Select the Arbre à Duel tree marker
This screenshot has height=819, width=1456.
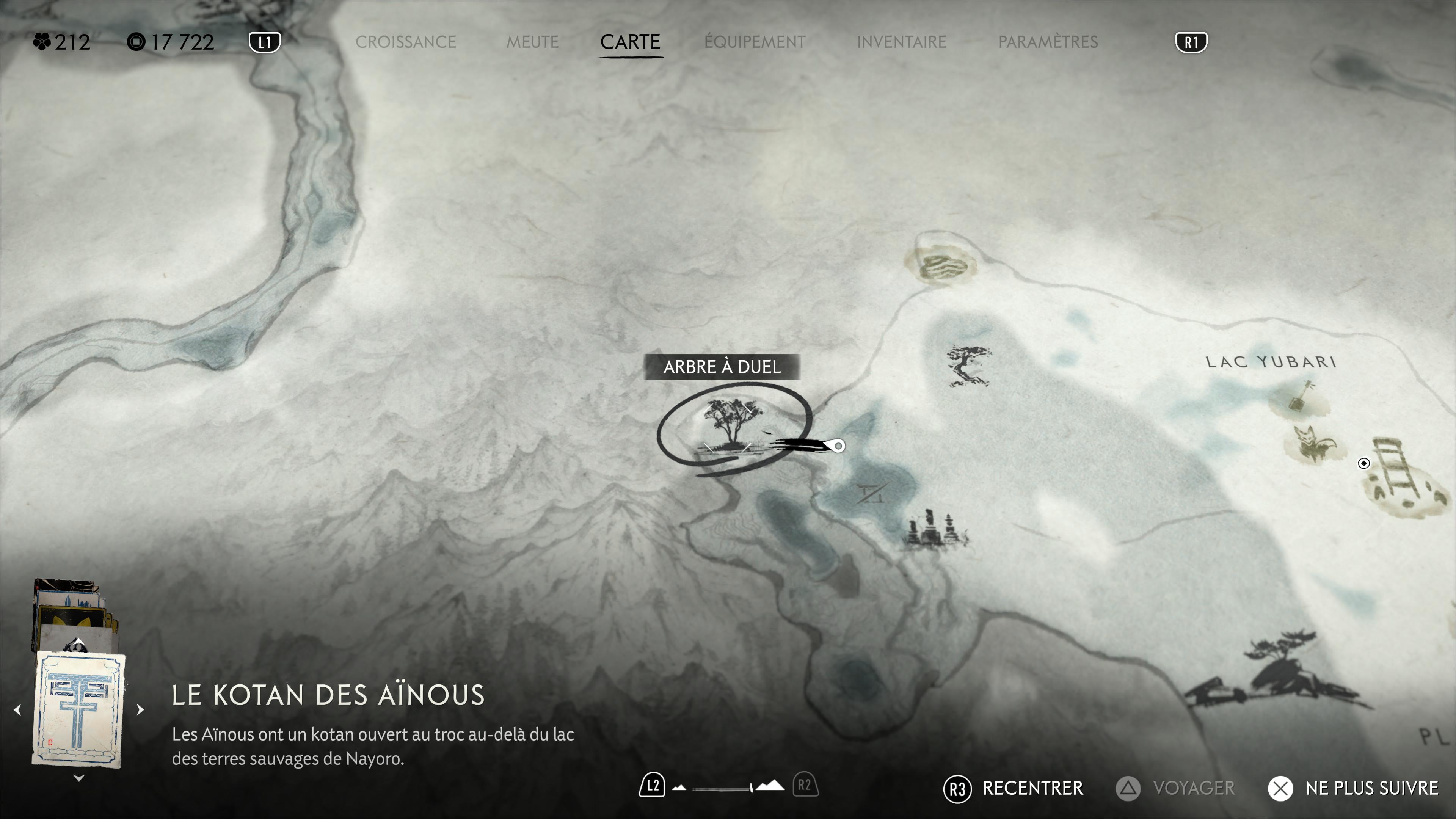[732, 427]
